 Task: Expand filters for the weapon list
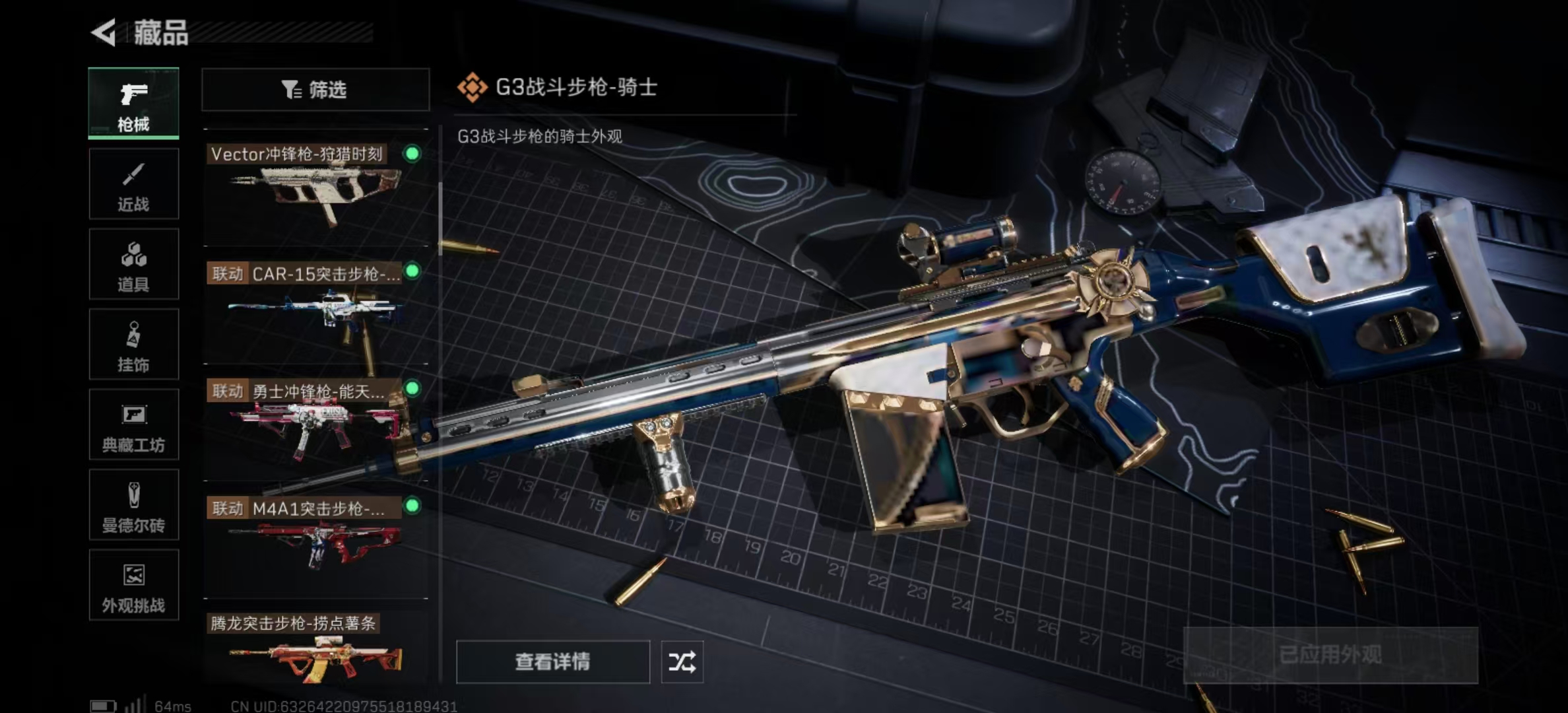(315, 89)
